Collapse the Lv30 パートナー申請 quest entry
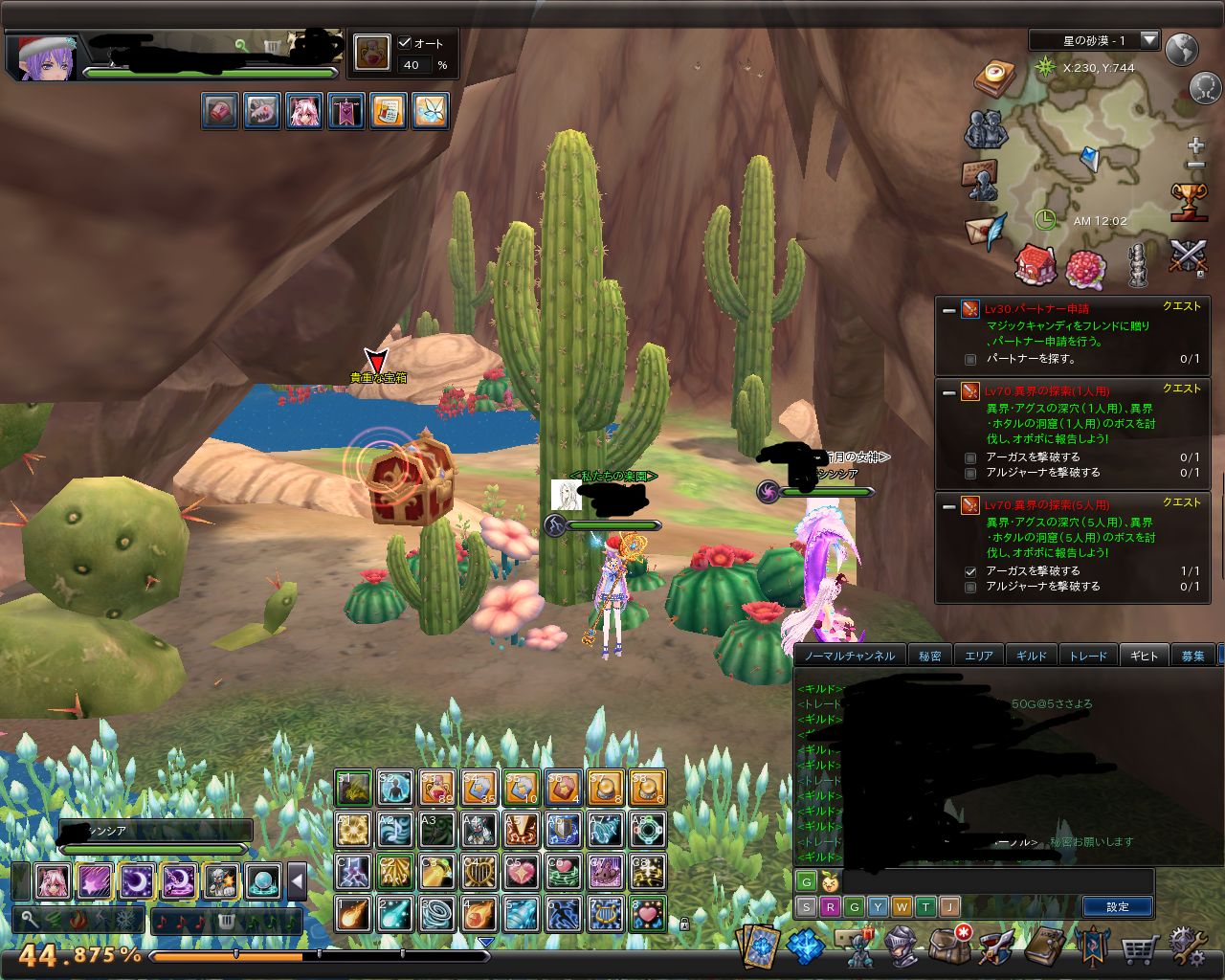The image size is (1225, 980). pyautogui.click(x=948, y=309)
